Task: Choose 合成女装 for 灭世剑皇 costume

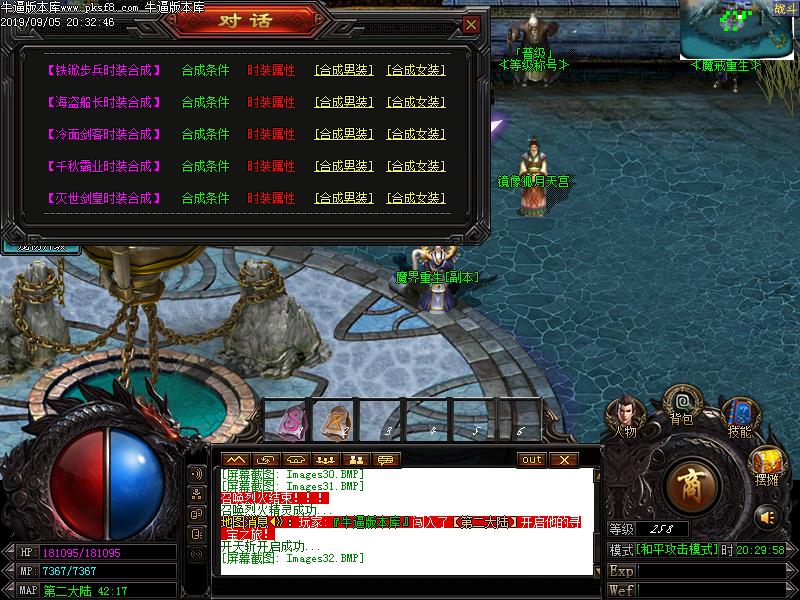Action: pyautogui.click(x=415, y=198)
